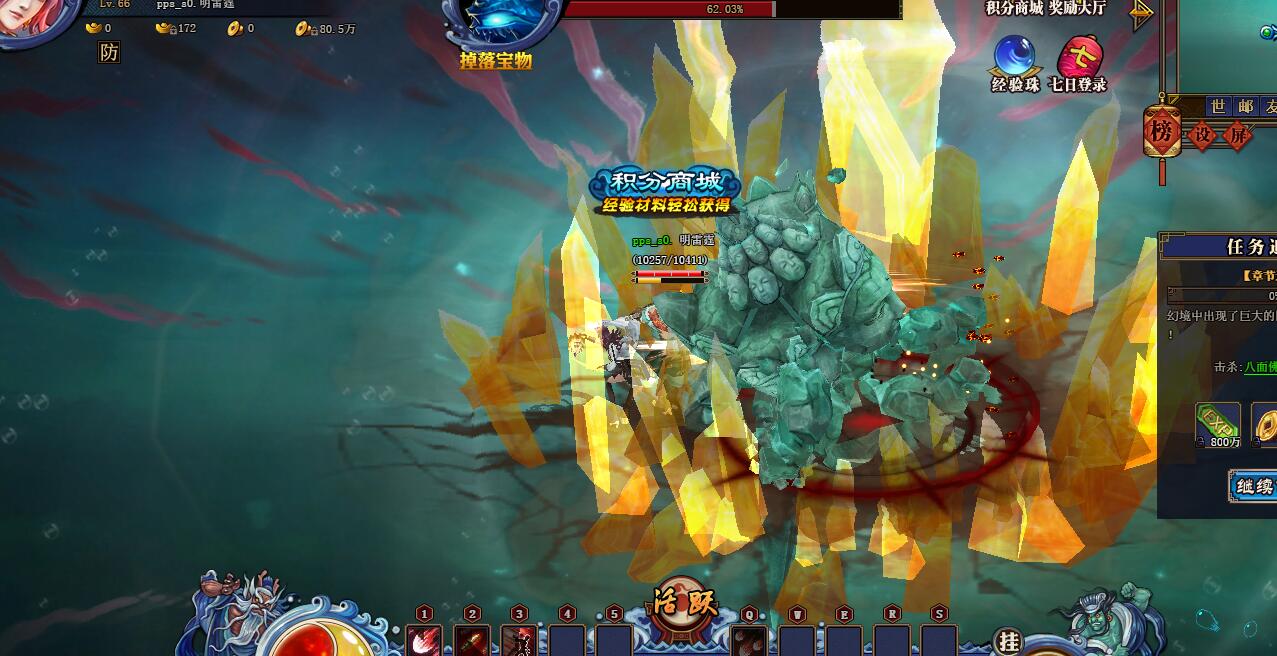Viewport: 1277px width, 656px height.
Task: Open the 邮 mail tab
Action: tap(1245, 106)
